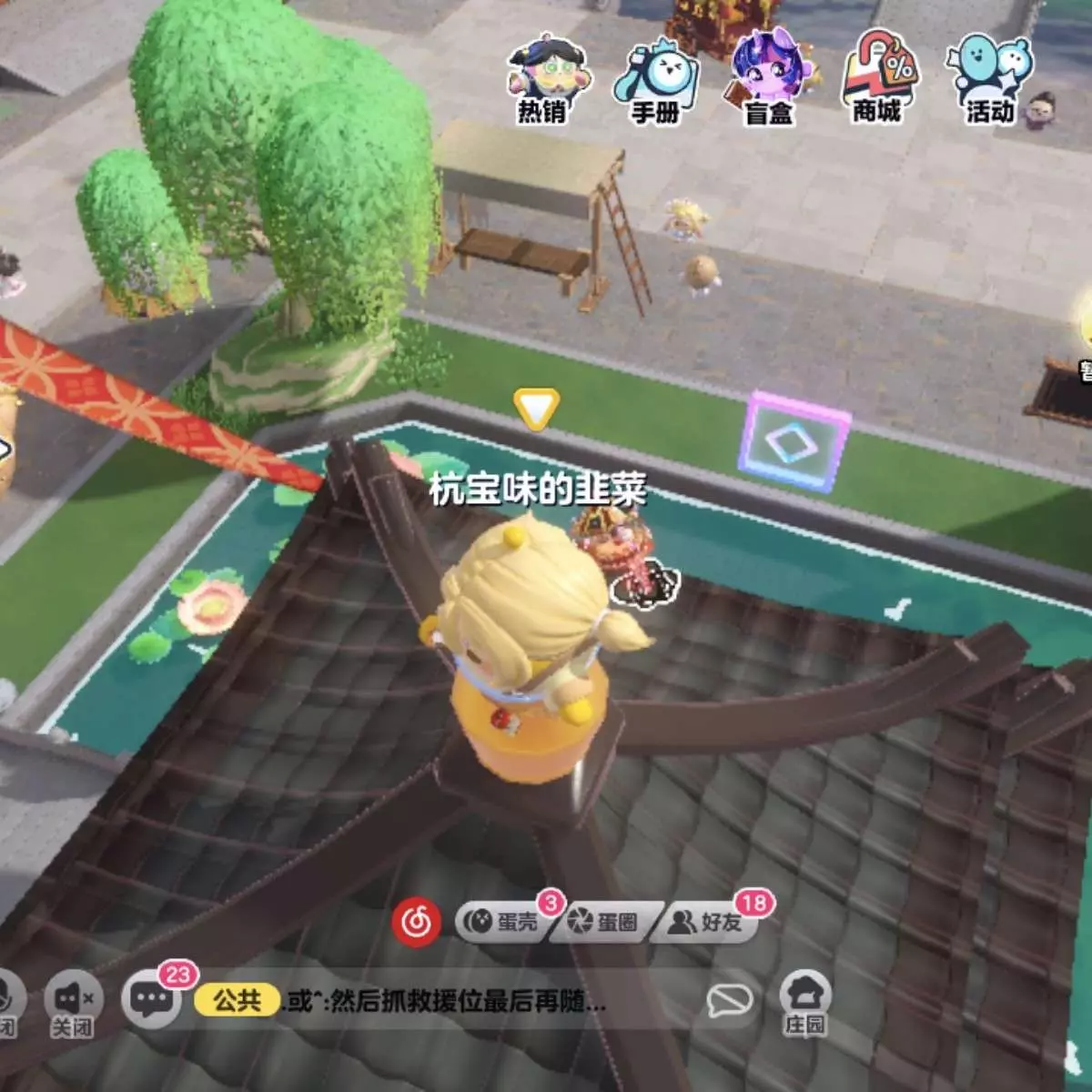1092x1092 pixels.
Task: Open the 手册 handbook
Action: point(656,80)
